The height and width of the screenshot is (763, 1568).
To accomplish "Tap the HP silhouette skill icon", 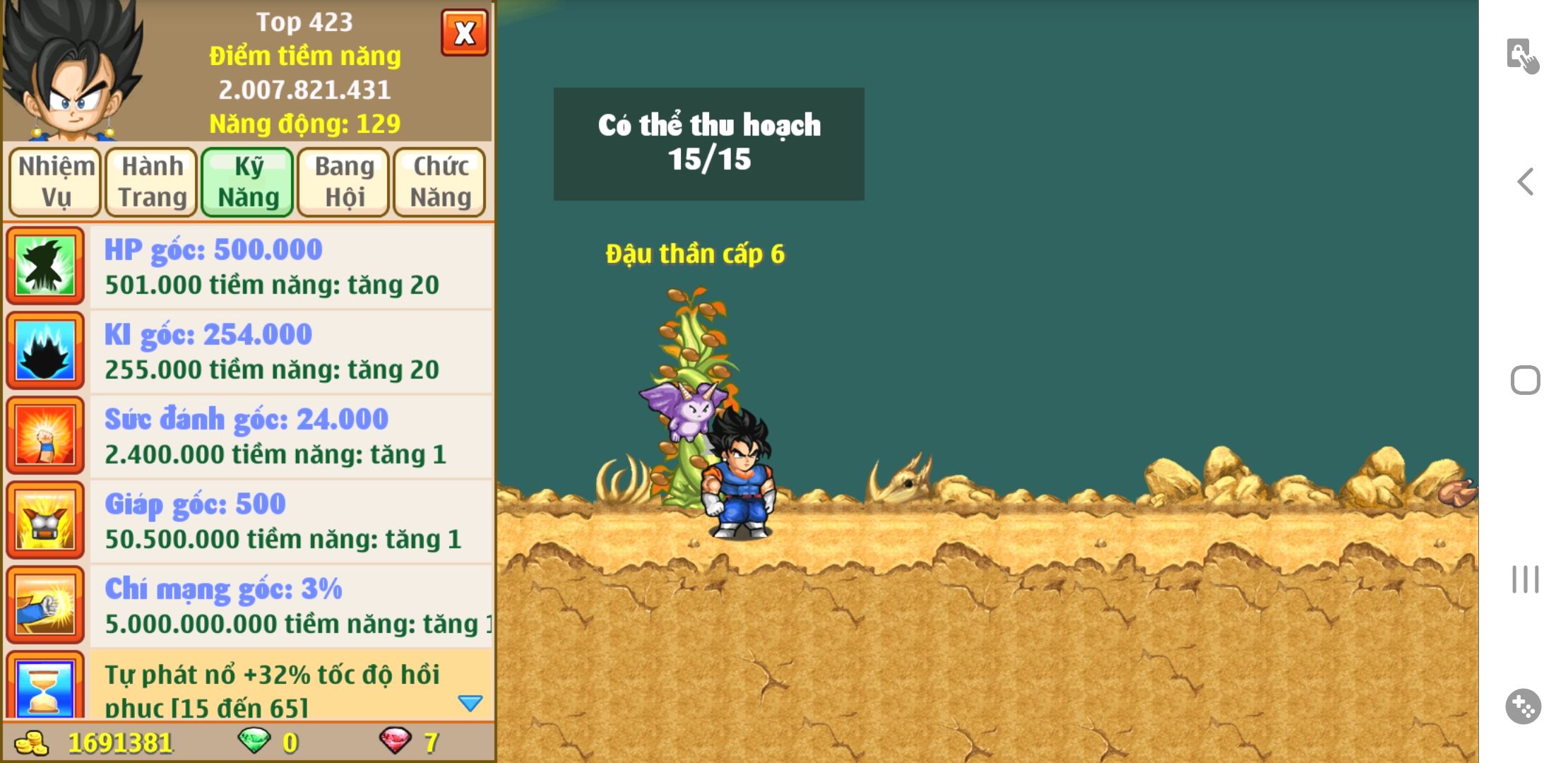I will pyautogui.click(x=46, y=266).
